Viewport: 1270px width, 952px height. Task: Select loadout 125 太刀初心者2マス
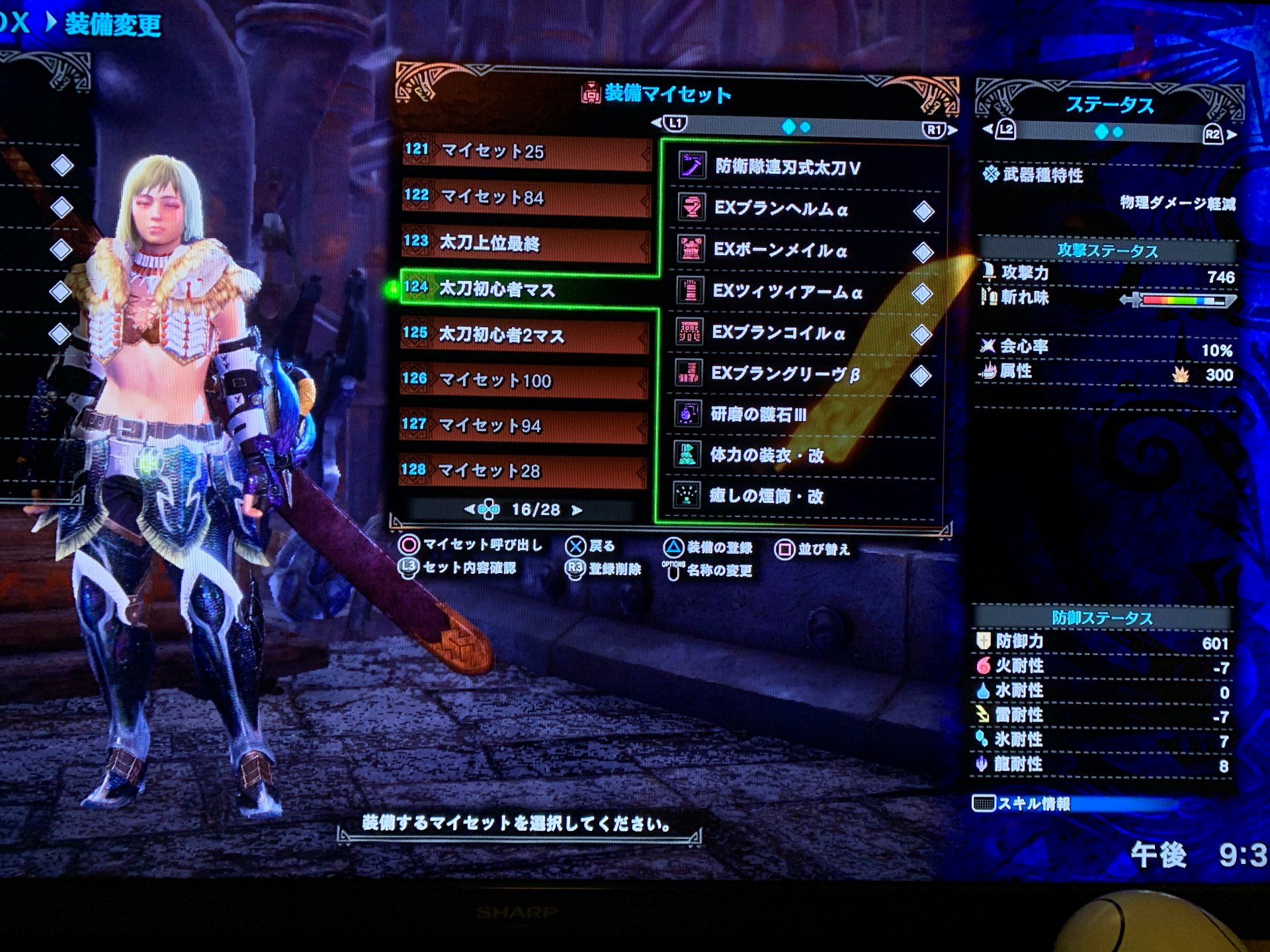[x=525, y=335]
